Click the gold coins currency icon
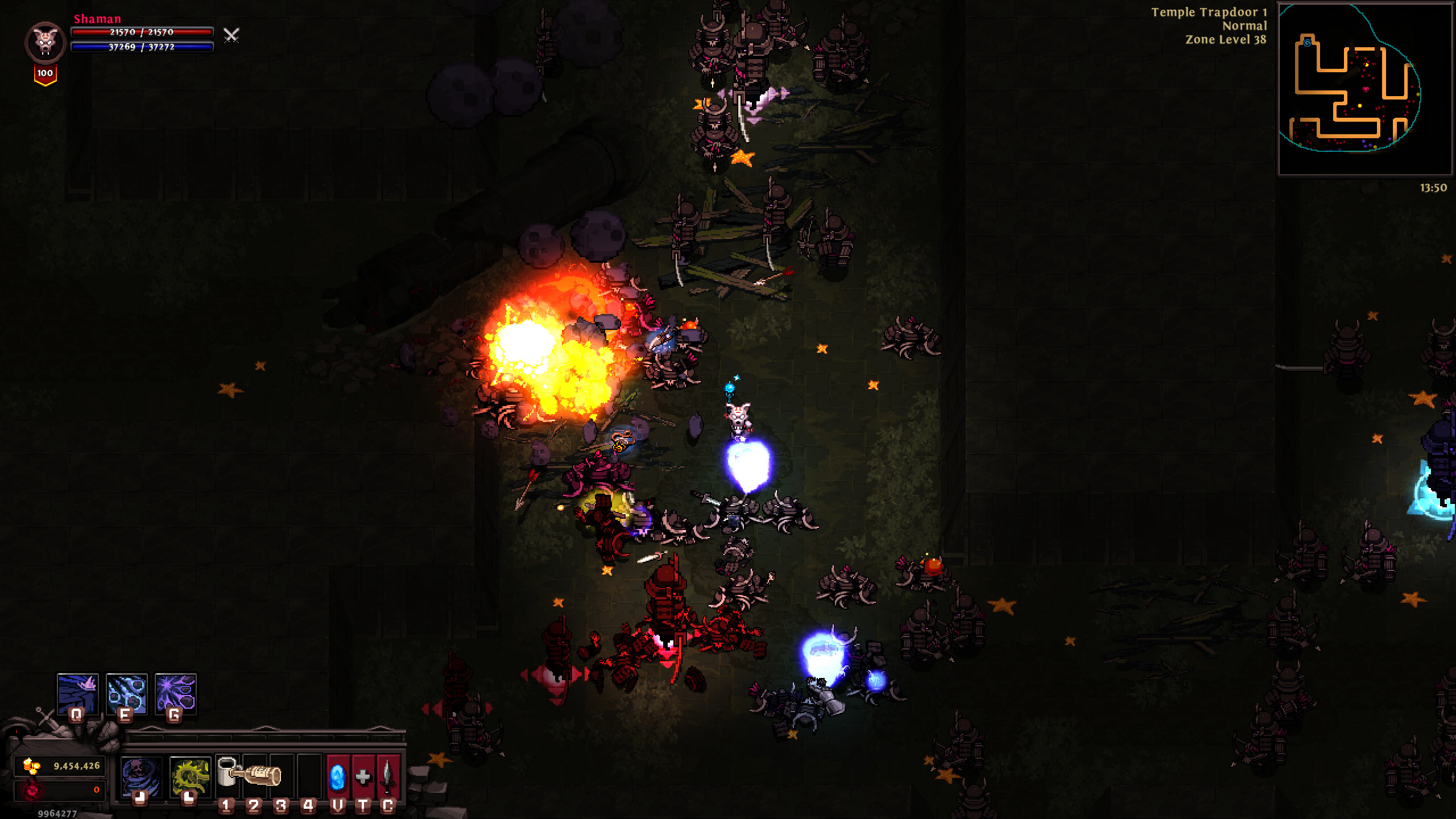This screenshot has height=819, width=1456. tap(30, 767)
